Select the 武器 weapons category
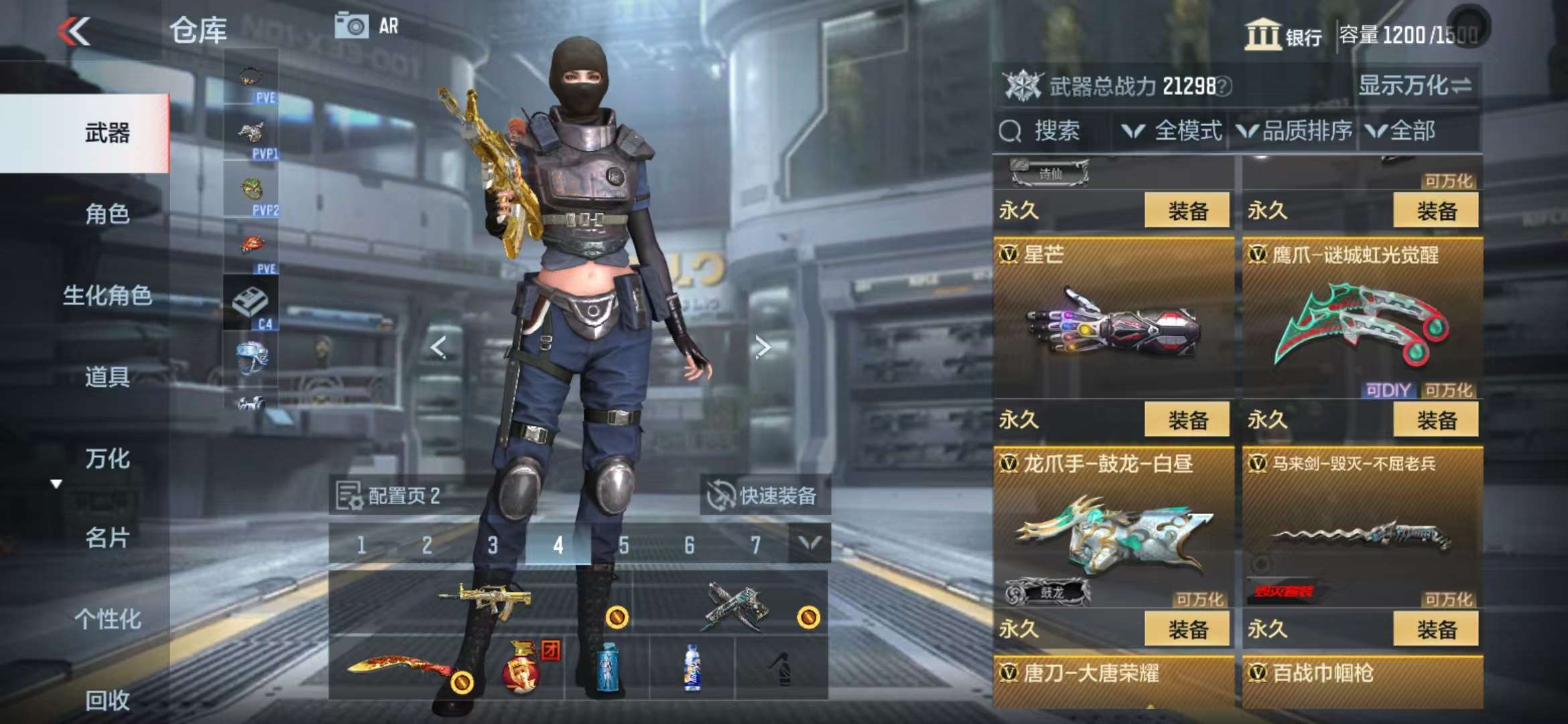Screen dimensions: 1568x724 (107, 133)
